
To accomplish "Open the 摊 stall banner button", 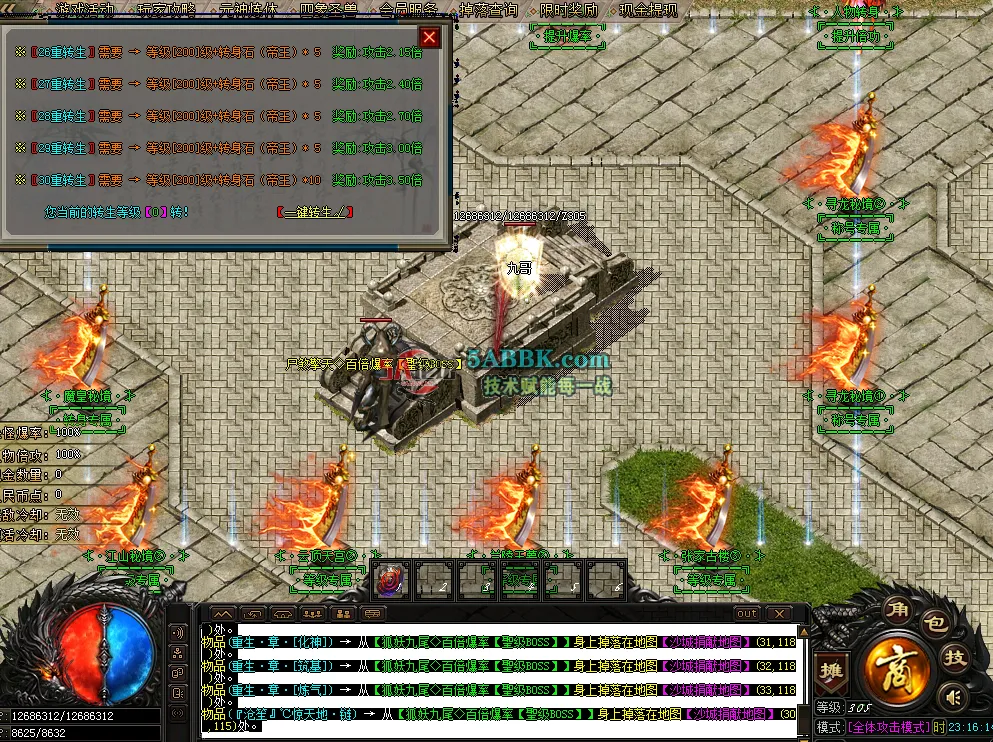I will (x=829, y=670).
